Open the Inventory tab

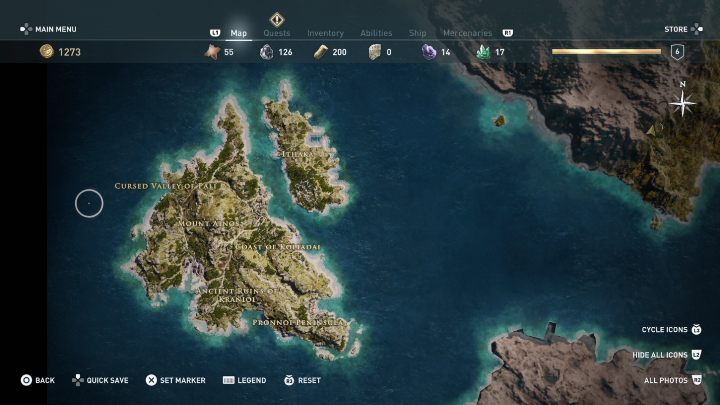(x=325, y=33)
